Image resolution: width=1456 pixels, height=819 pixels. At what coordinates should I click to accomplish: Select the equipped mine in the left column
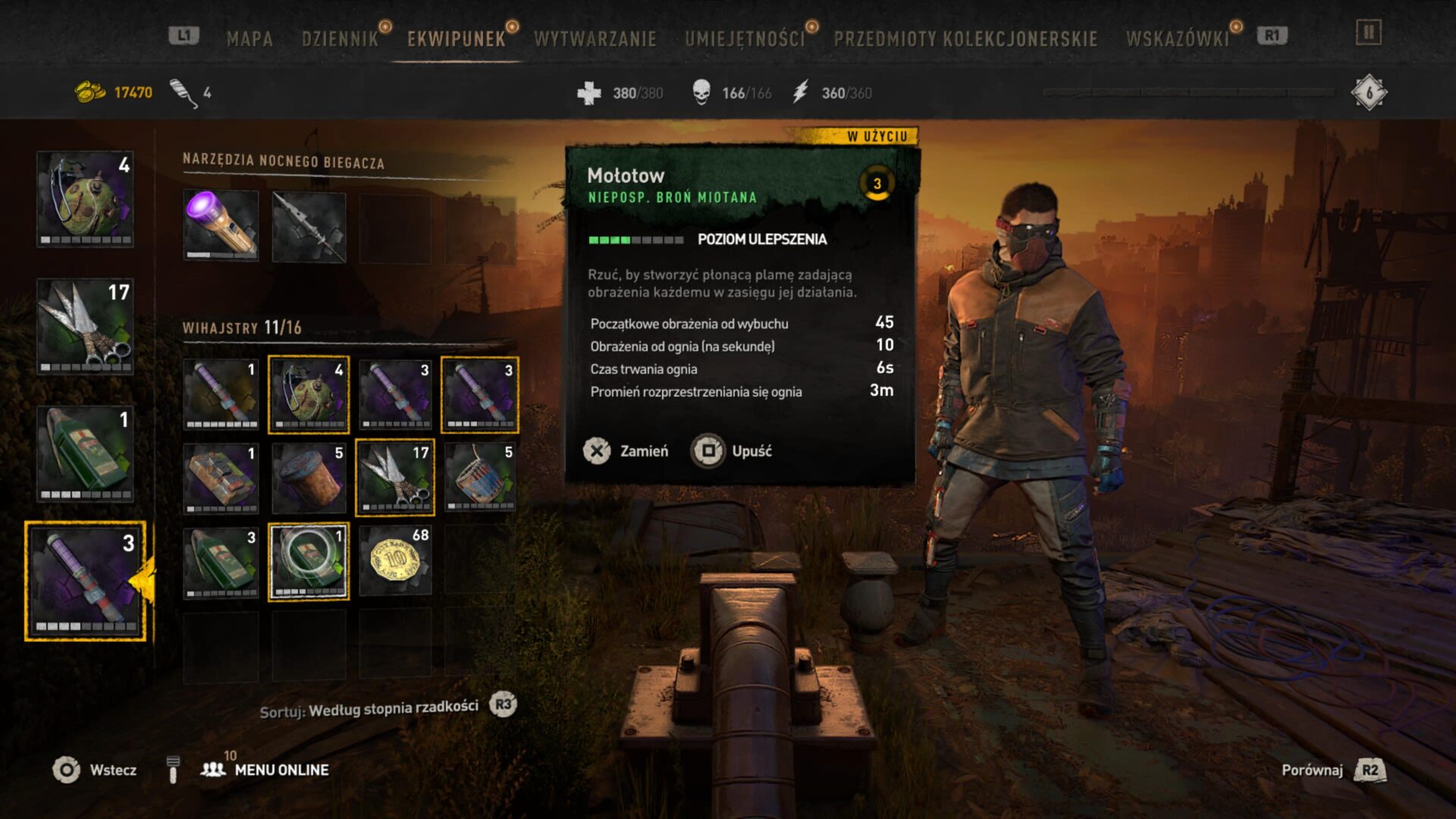click(85, 199)
